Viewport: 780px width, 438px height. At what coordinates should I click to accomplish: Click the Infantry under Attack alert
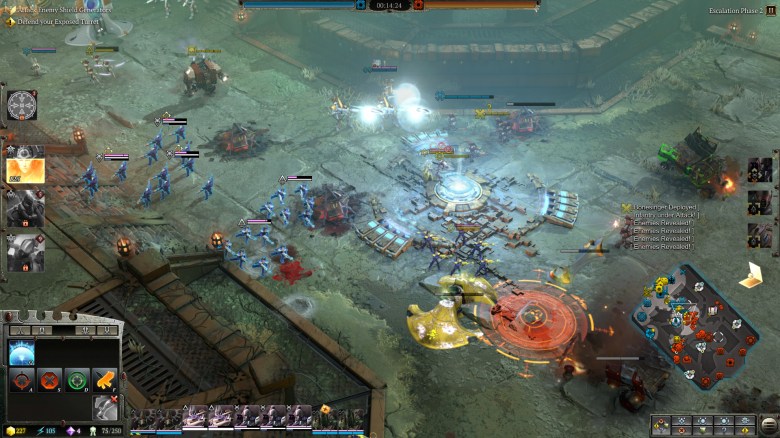click(x=664, y=215)
